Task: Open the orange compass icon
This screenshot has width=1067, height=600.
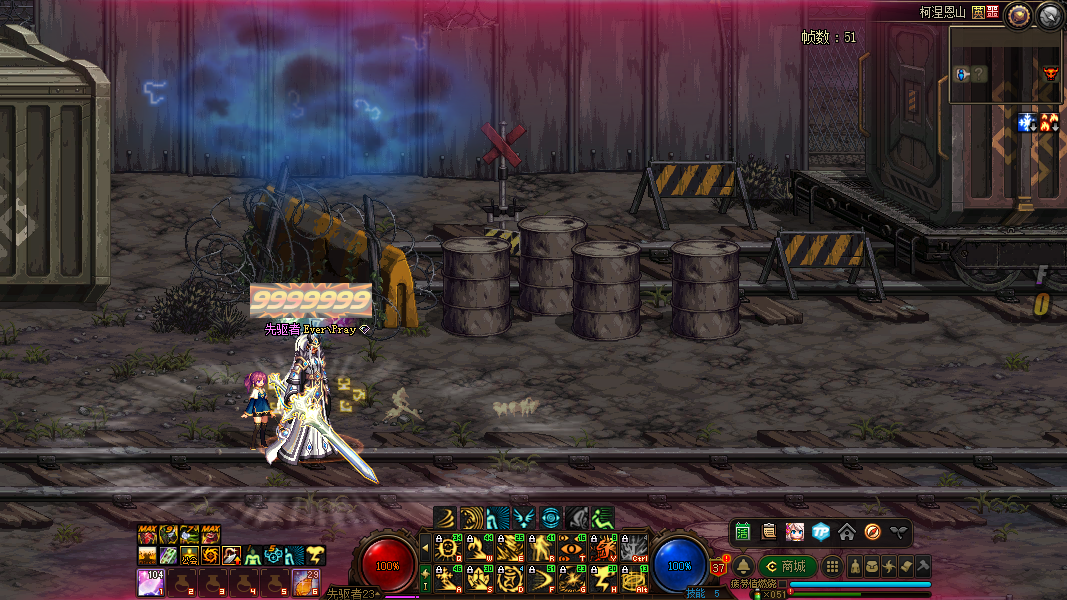Action: 873,531
